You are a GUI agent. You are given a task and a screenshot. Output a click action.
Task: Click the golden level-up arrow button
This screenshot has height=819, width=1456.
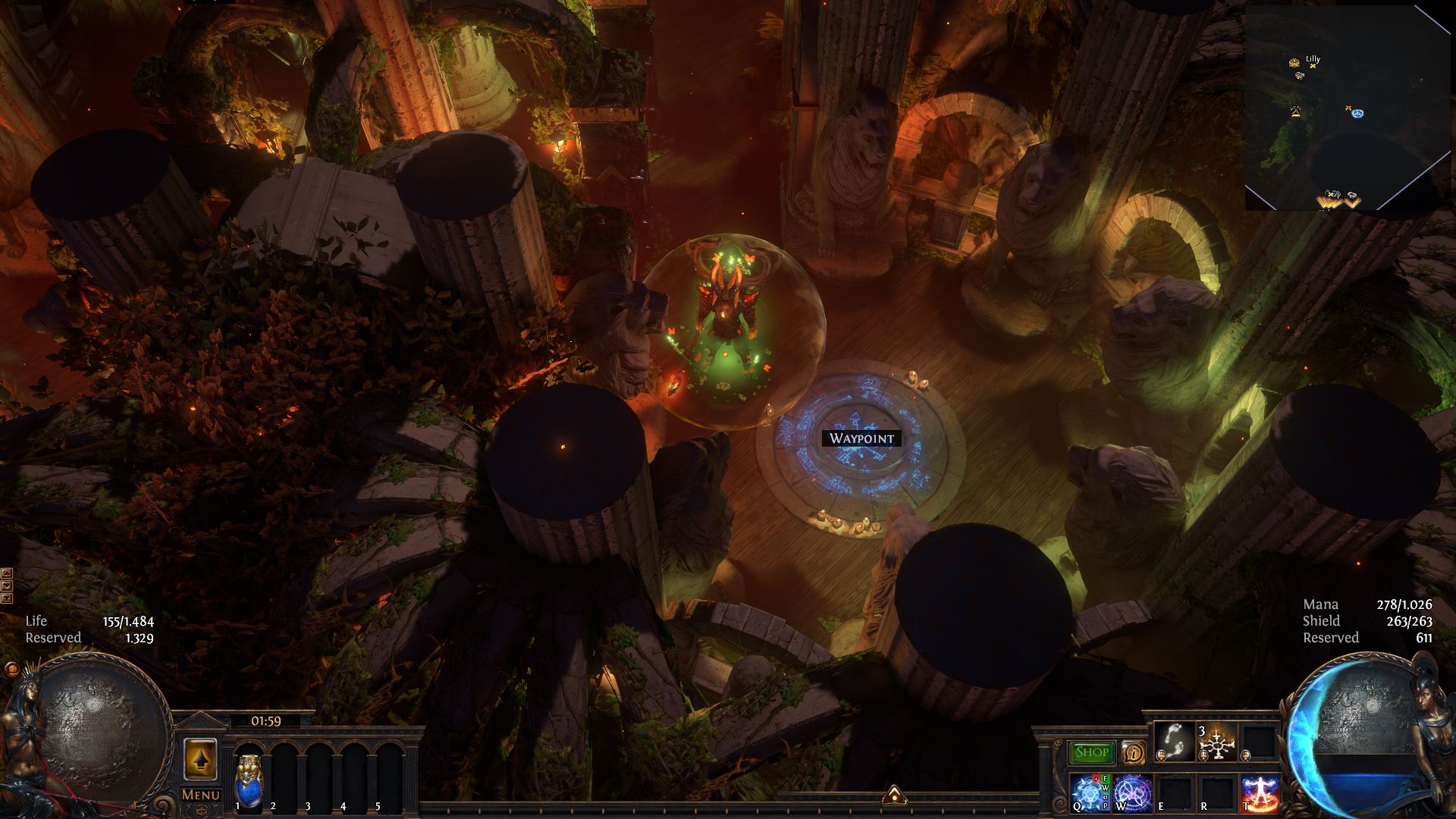201,758
